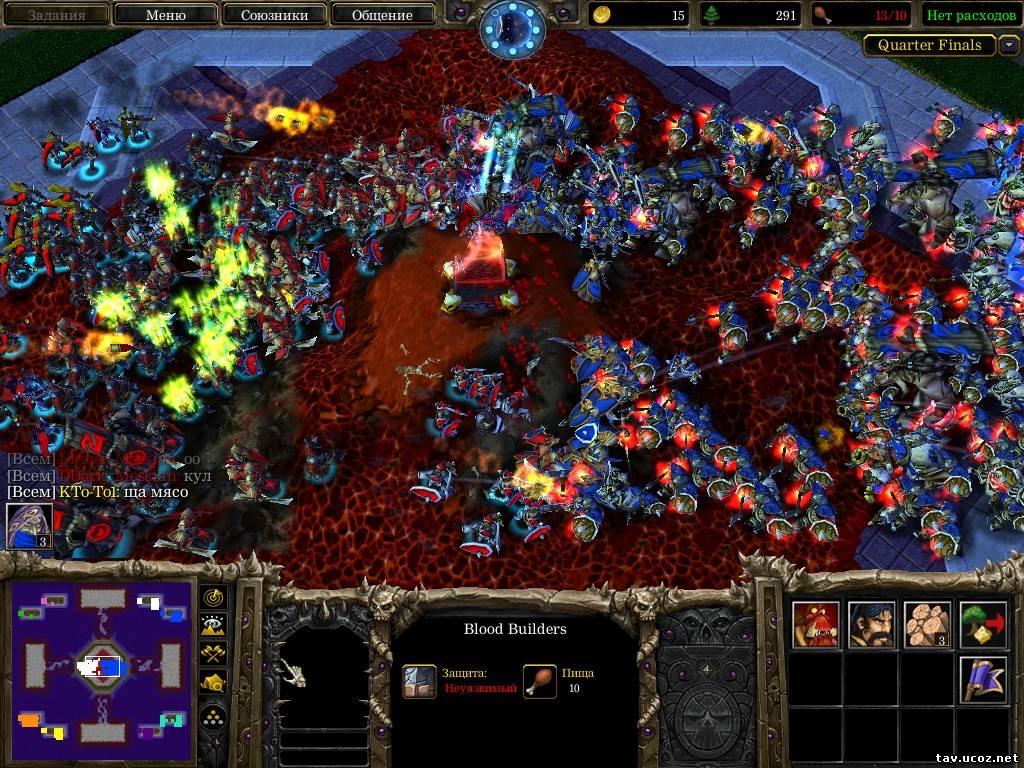
Task: Activate the tree and gold return-resources command
Action: pyautogui.click(x=982, y=624)
